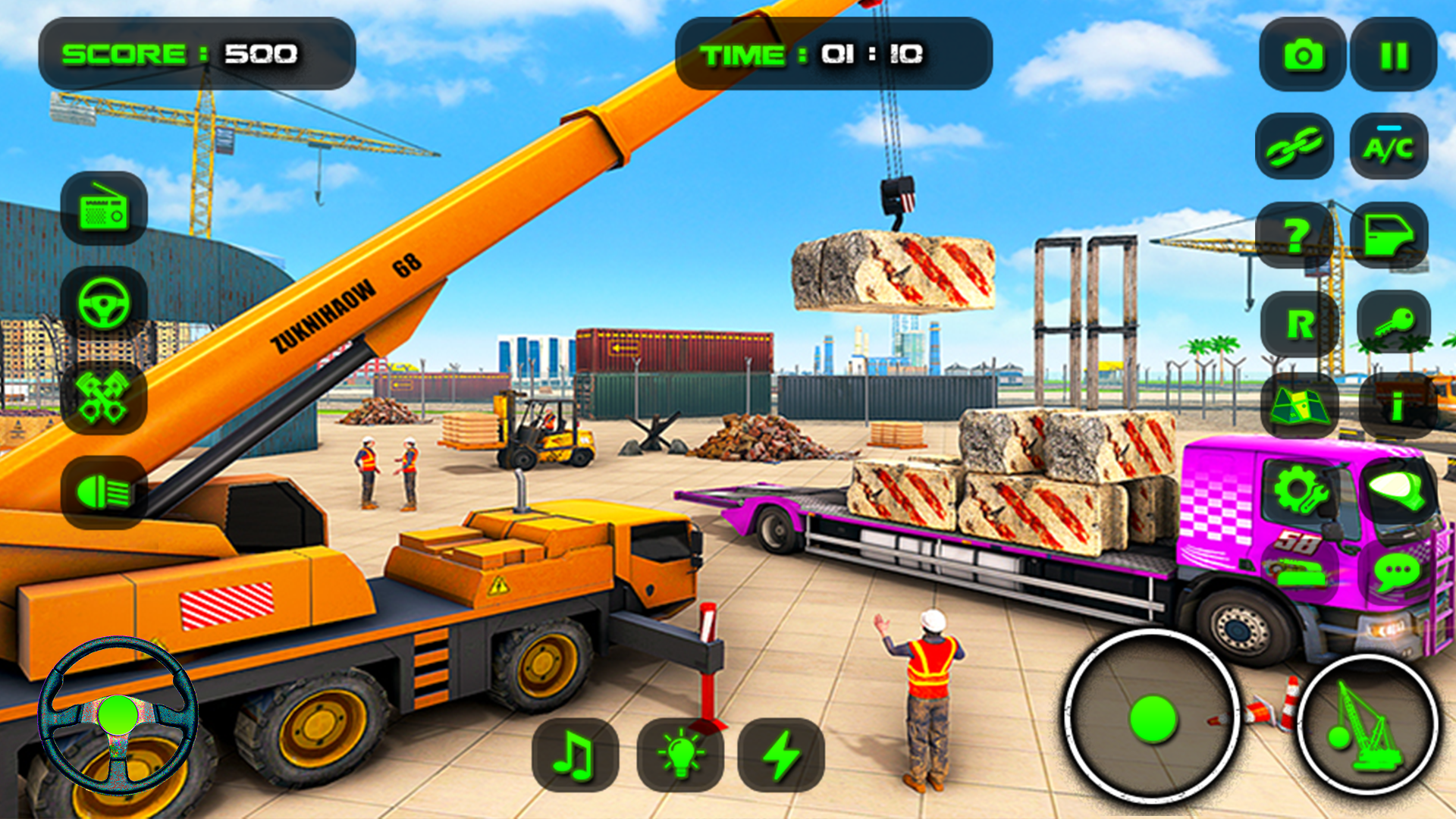This screenshot has height=819, width=1456.
Task: Click the music note button
Action: (575, 755)
